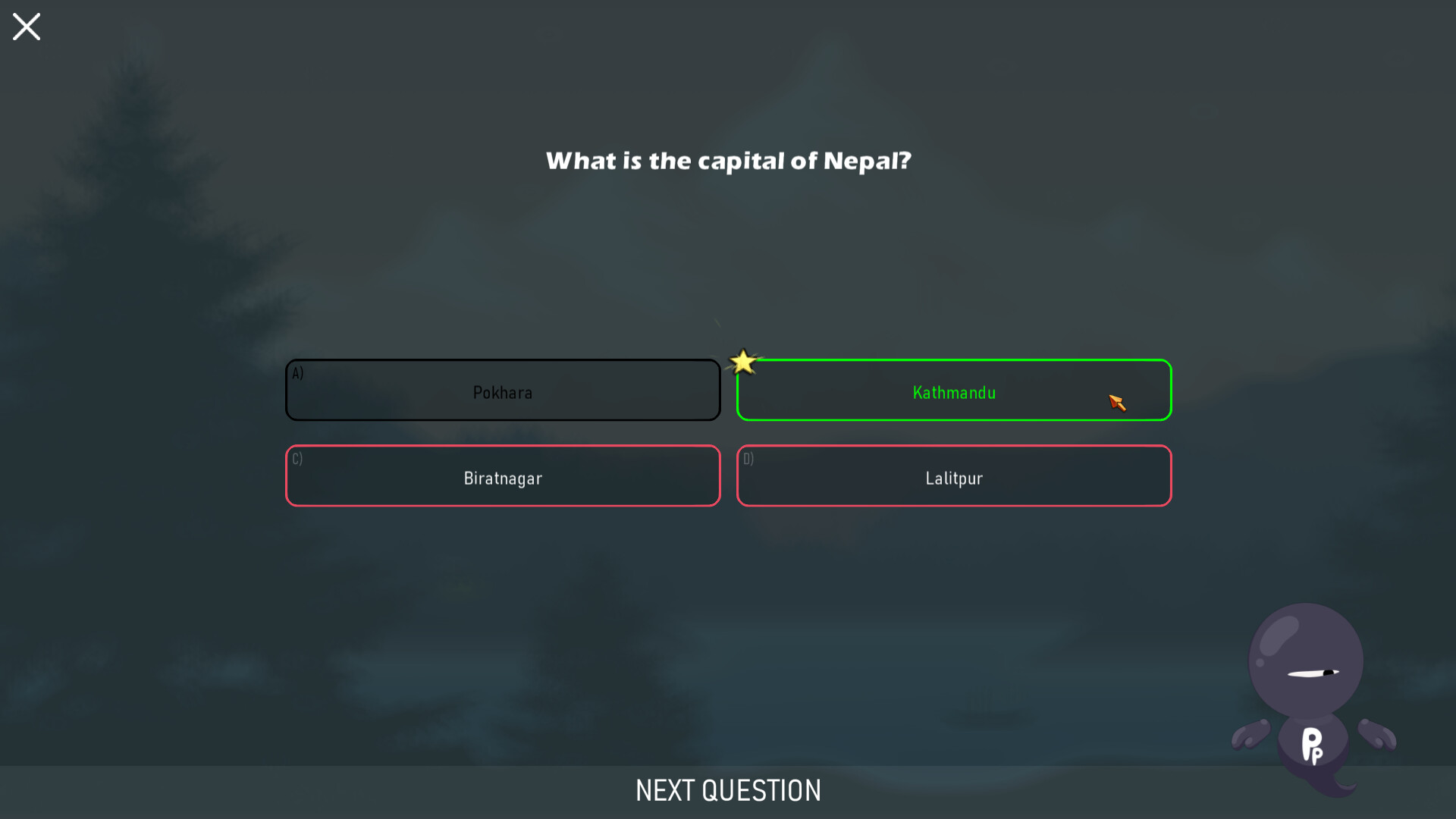Click the question text about Nepal's capital

point(728,161)
